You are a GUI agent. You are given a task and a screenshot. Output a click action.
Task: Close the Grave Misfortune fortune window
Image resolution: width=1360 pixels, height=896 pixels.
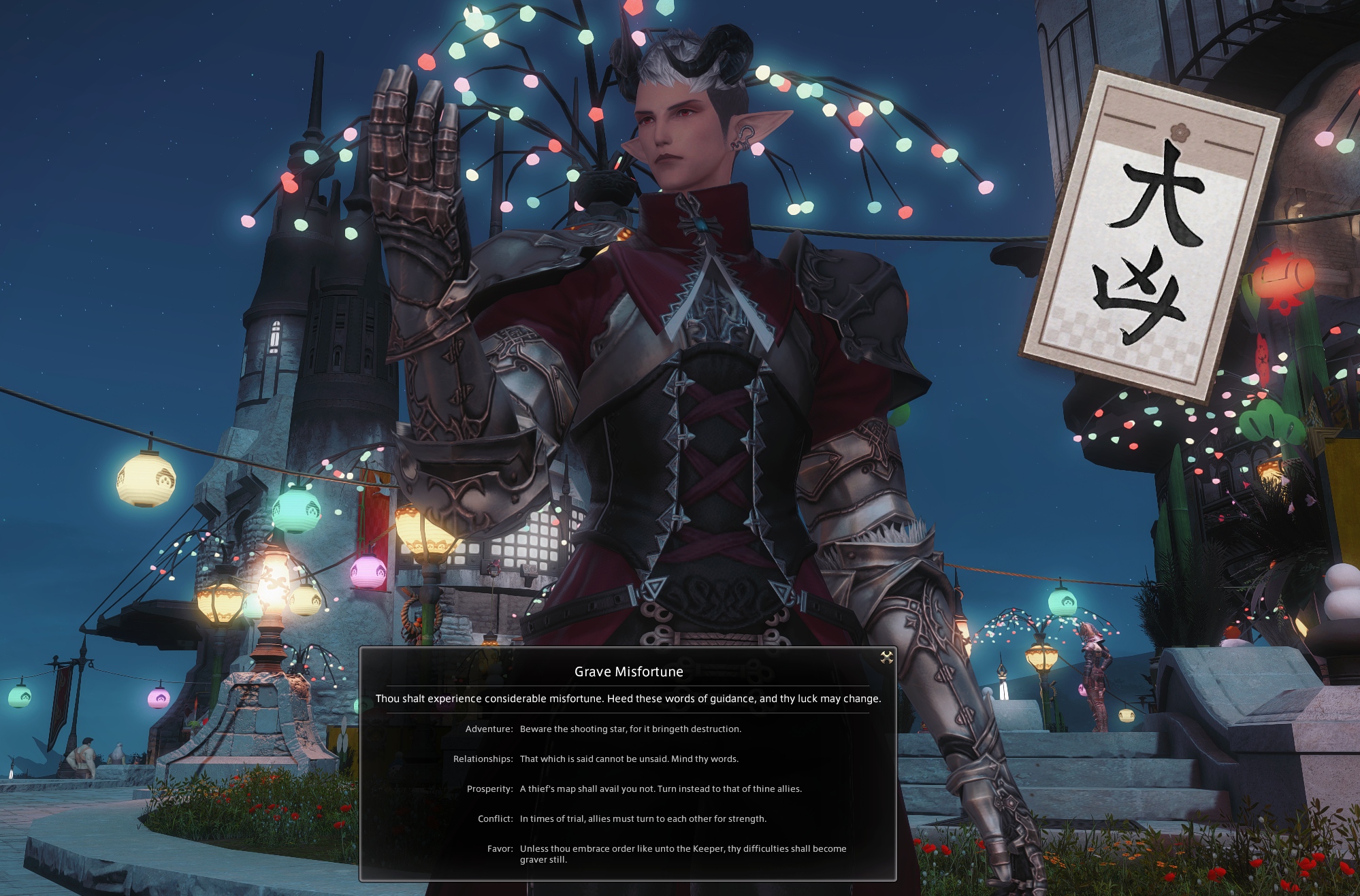886,657
